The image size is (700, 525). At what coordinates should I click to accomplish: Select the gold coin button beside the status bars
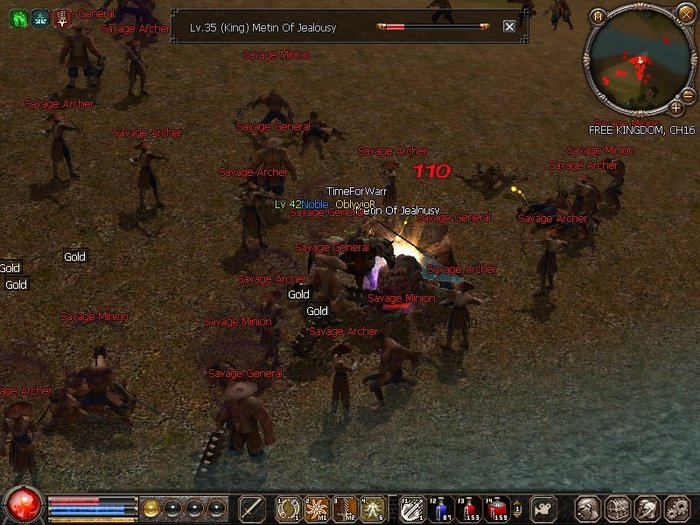[152, 508]
